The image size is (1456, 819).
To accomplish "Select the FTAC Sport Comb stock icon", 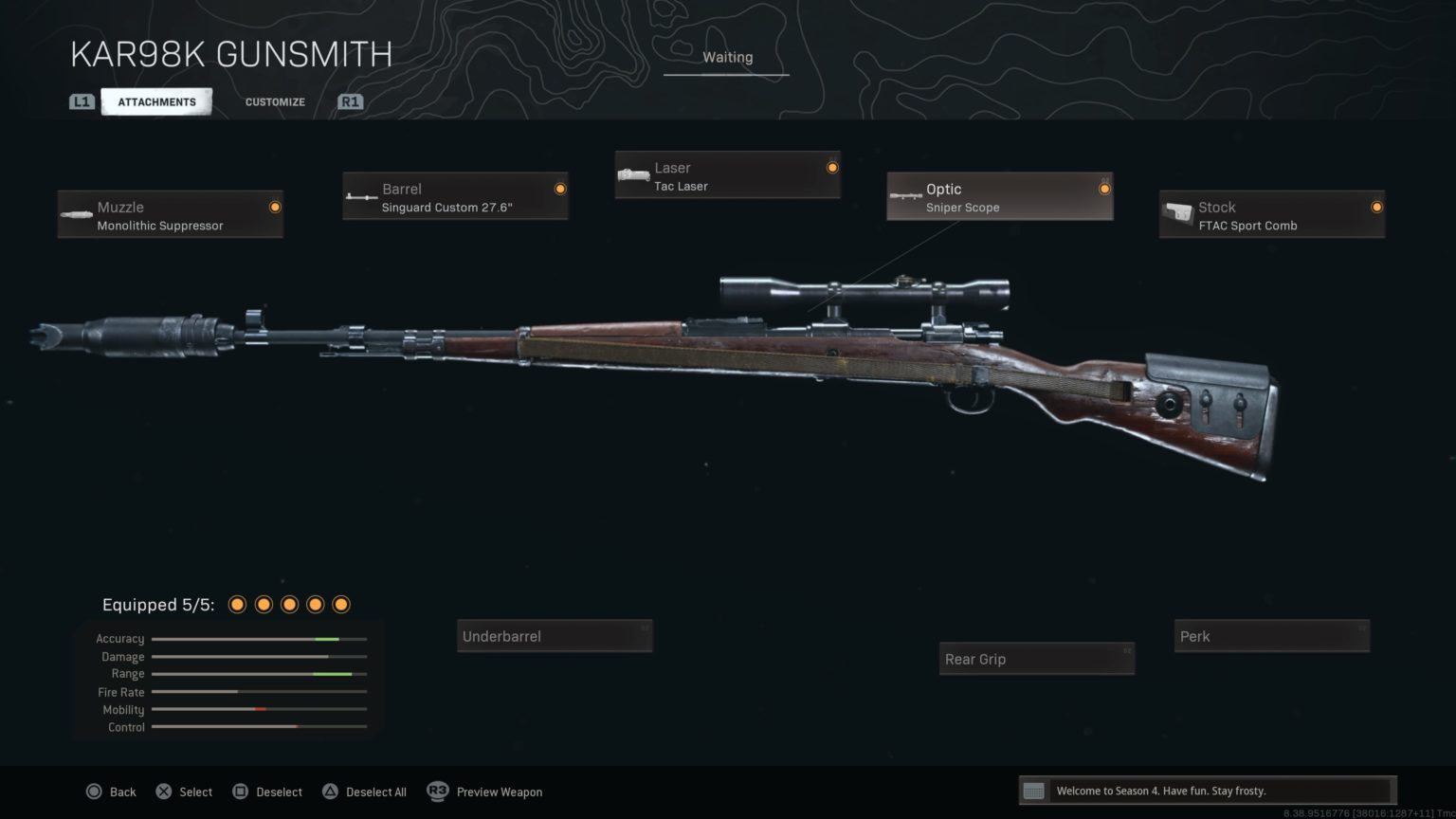I will tap(1178, 213).
